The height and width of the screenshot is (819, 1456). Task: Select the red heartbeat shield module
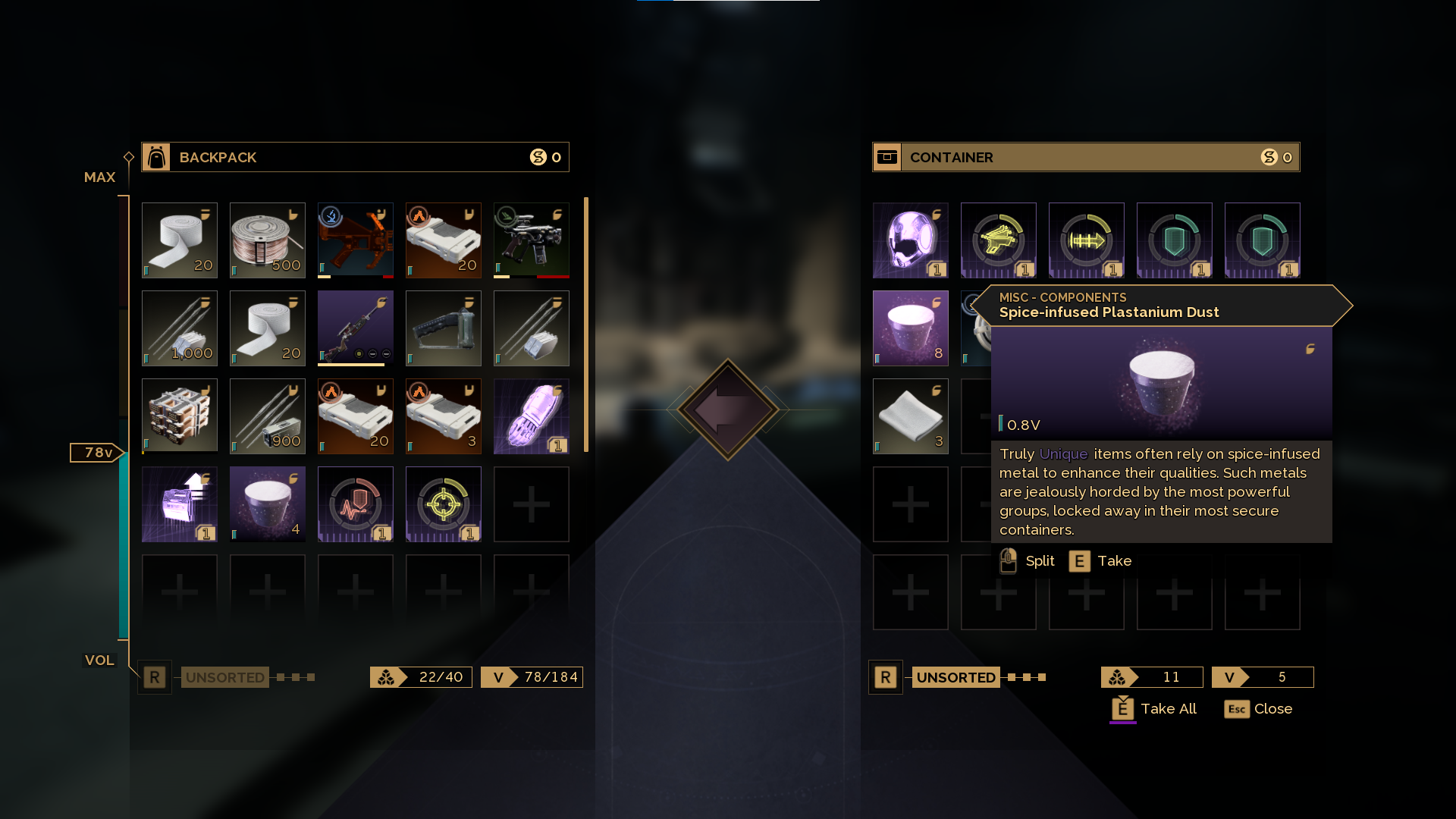[355, 504]
